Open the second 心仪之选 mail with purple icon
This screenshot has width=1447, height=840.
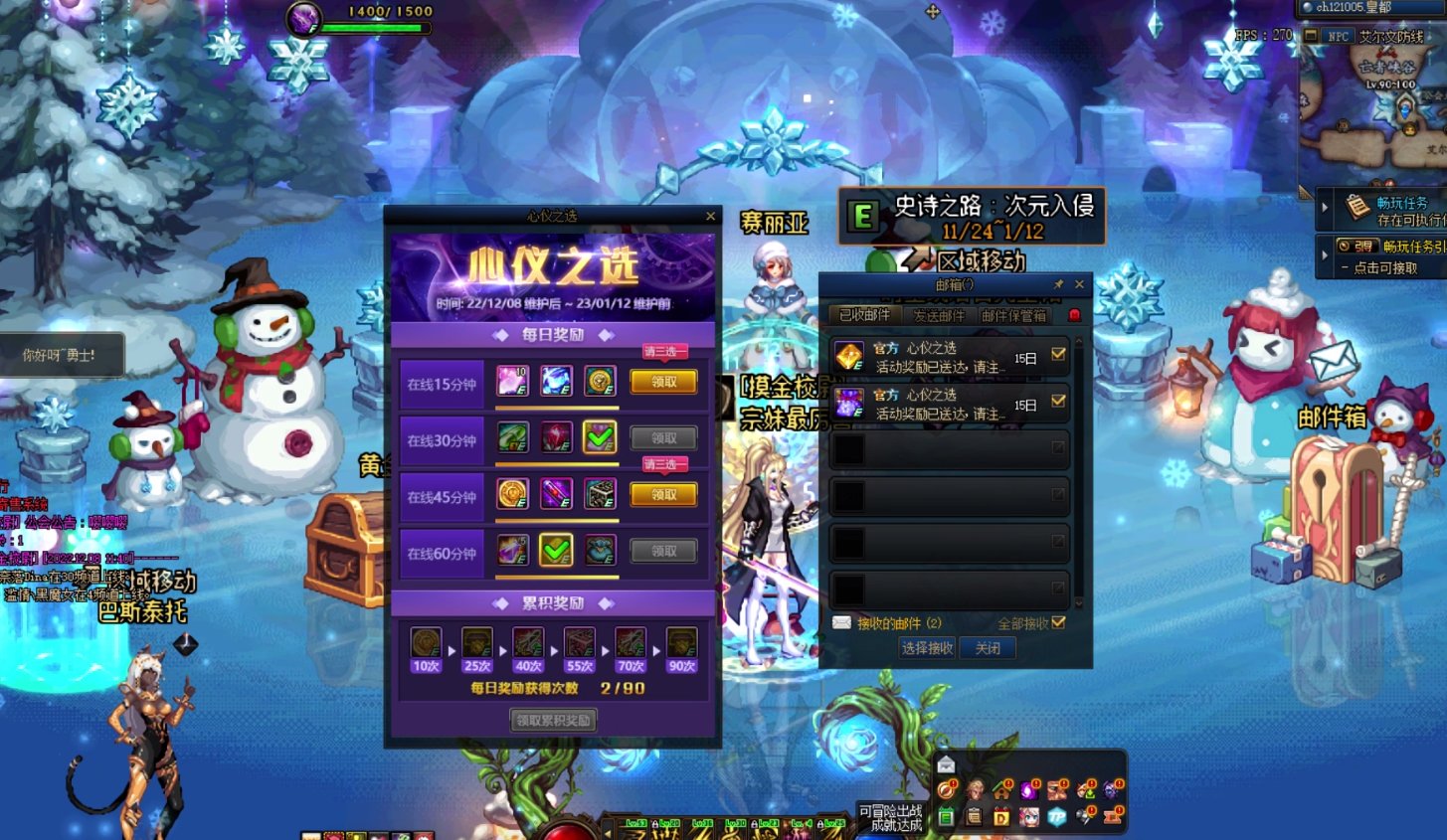(935, 404)
